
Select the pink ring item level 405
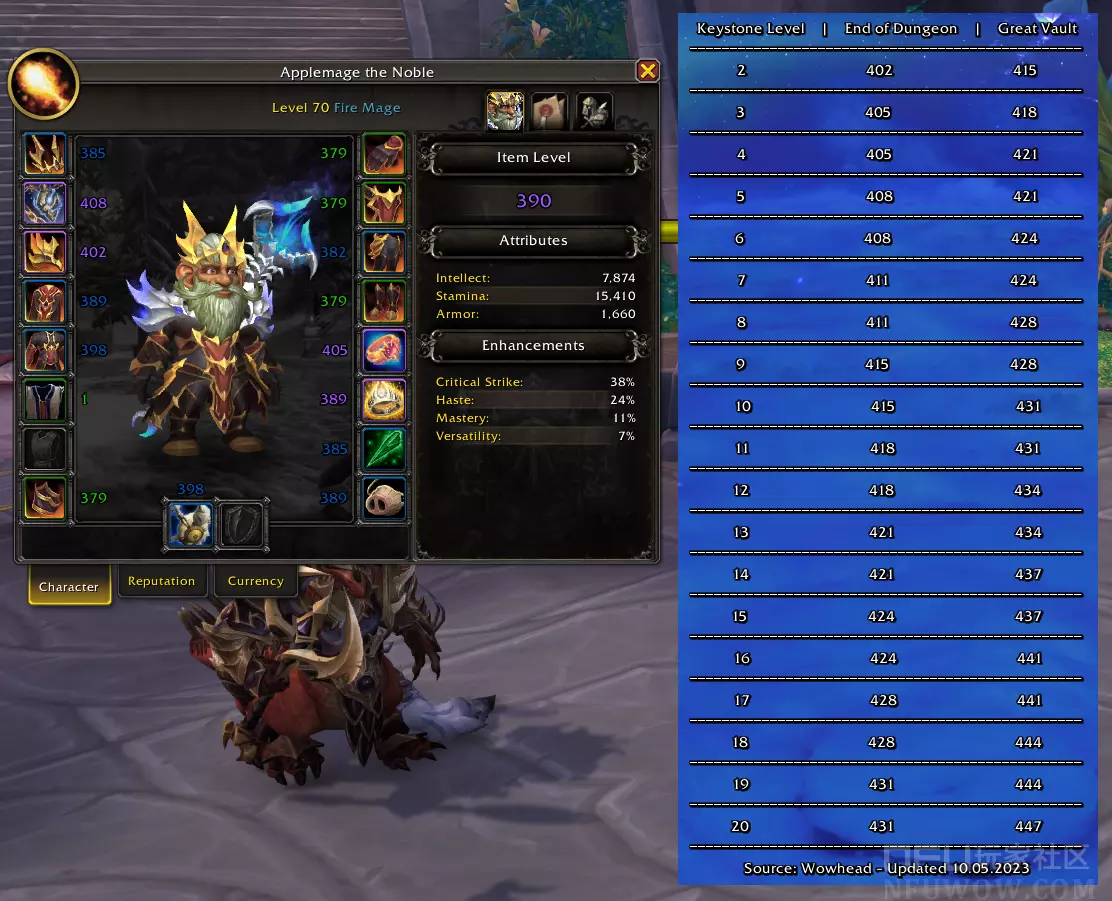tap(384, 350)
